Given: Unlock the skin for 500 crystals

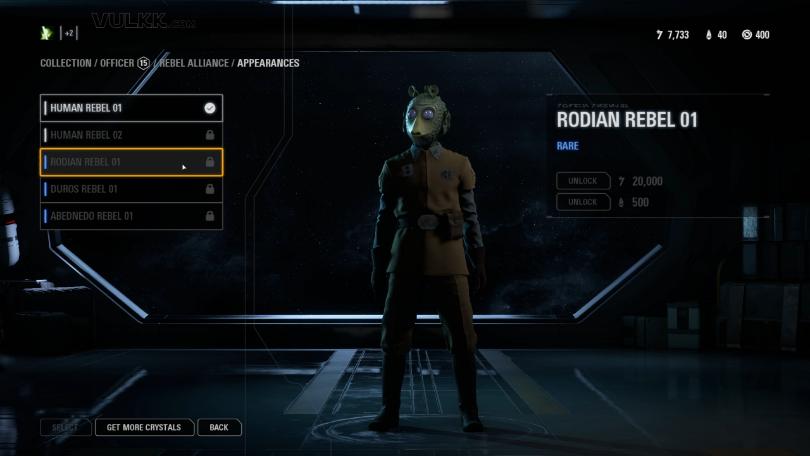Looking at the screenshot, I should click(583, 202).
